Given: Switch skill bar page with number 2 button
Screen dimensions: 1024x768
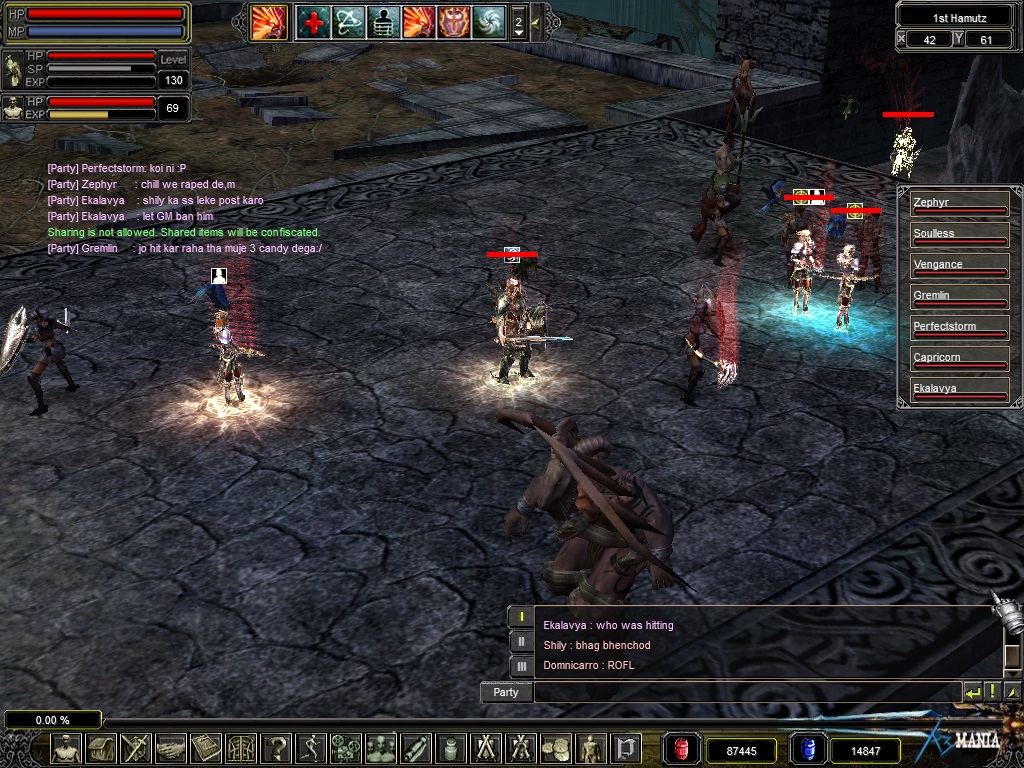Looking at the screenshot, I should pyautogui.click(x=518, y=22).
